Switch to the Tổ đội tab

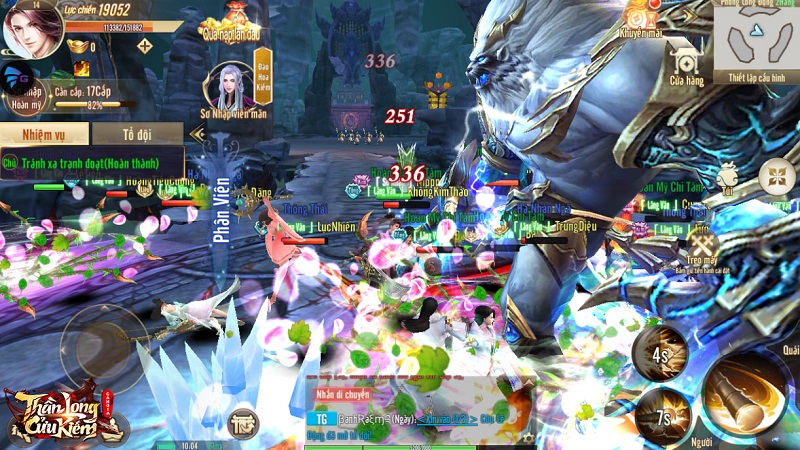point(138,134)
